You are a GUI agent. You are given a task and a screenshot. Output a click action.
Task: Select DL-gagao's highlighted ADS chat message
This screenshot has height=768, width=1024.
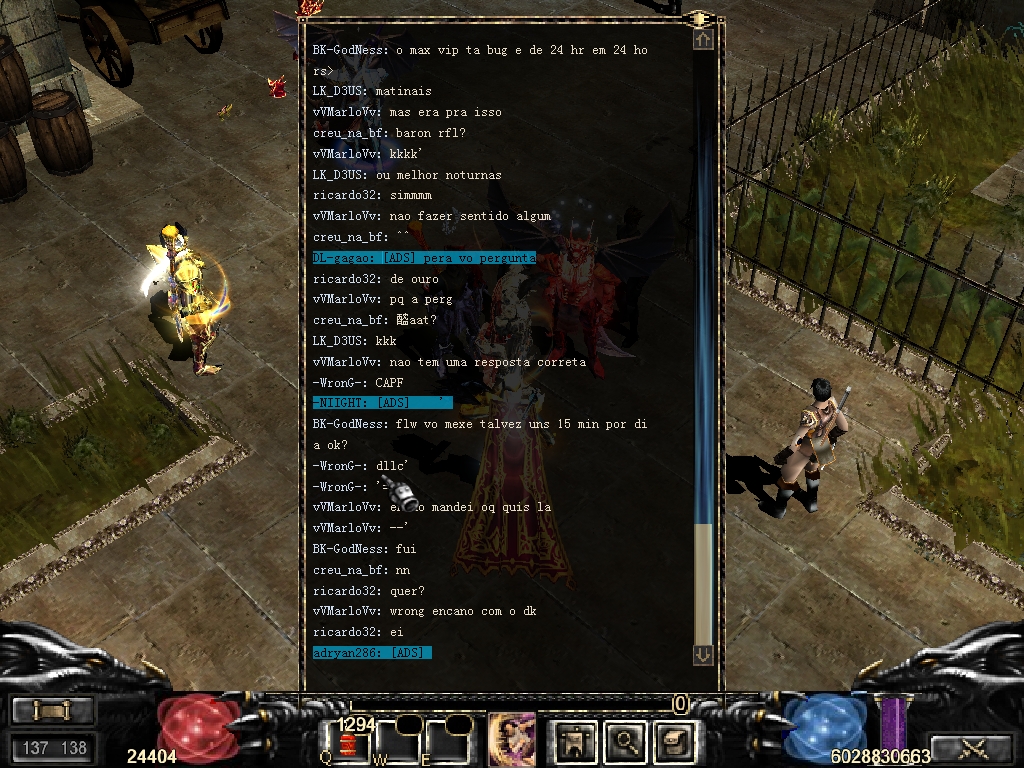click(424, 258)
